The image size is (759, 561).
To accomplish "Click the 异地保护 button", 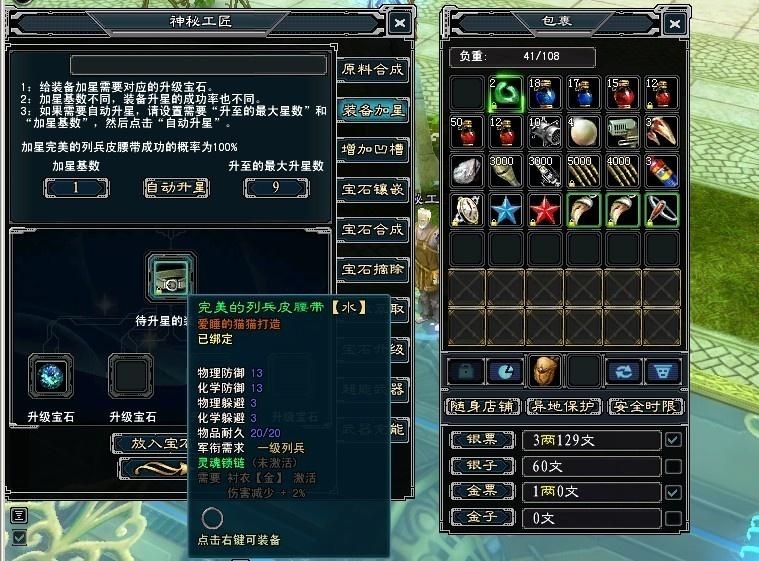I will (564, 407).
